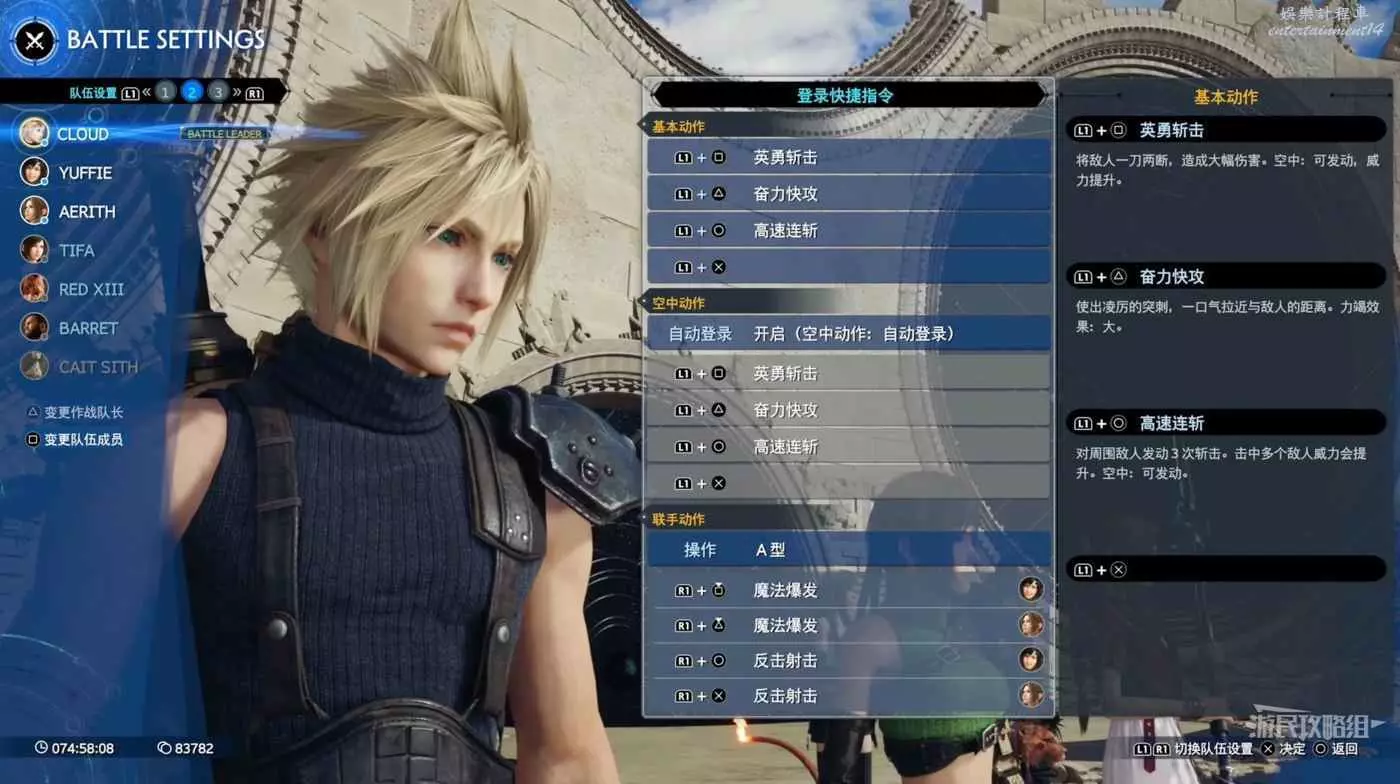
Task: Switch to party setup tab 3
Action: 218,92
